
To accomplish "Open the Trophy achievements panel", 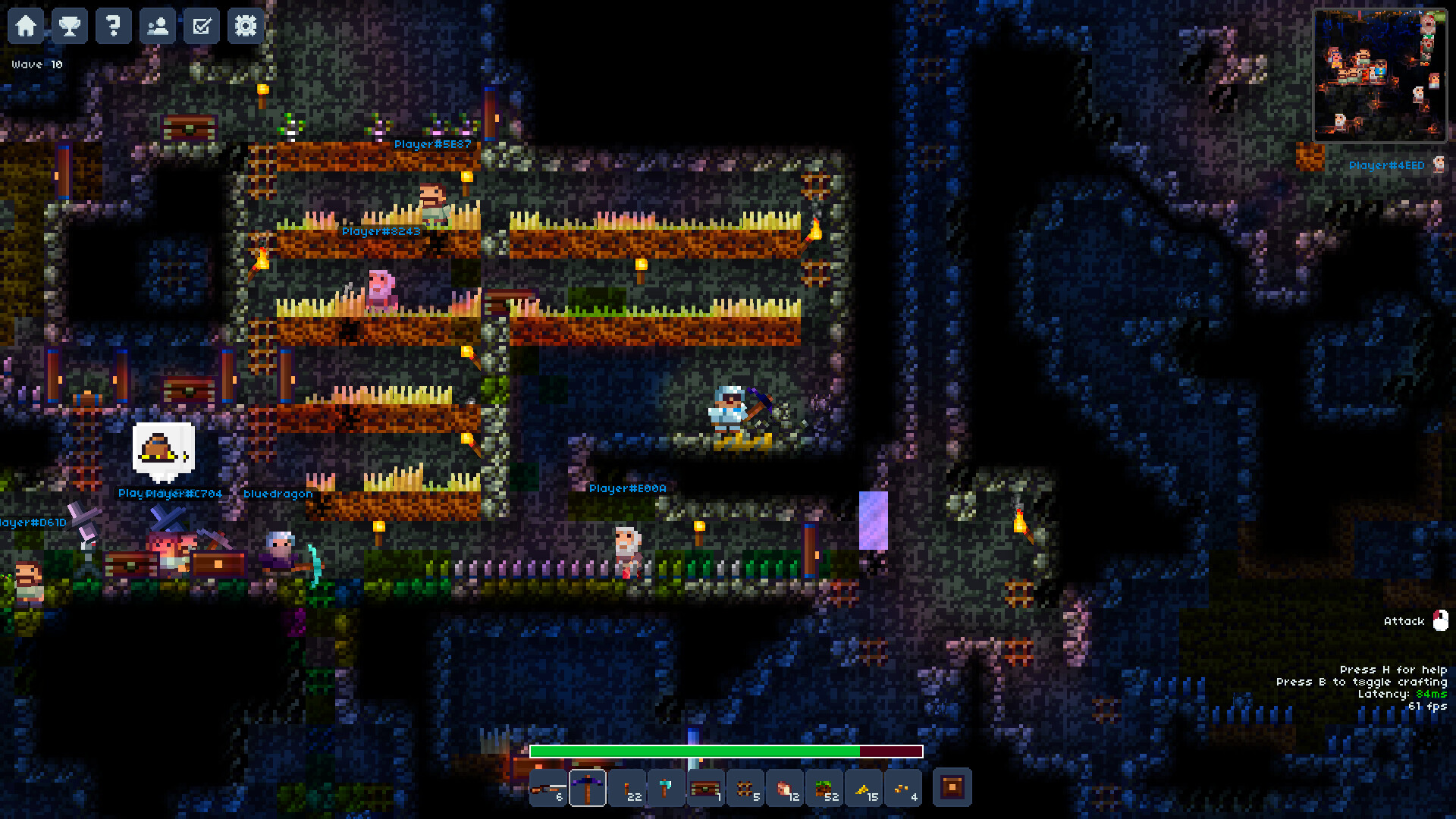I will coord(70,26).
